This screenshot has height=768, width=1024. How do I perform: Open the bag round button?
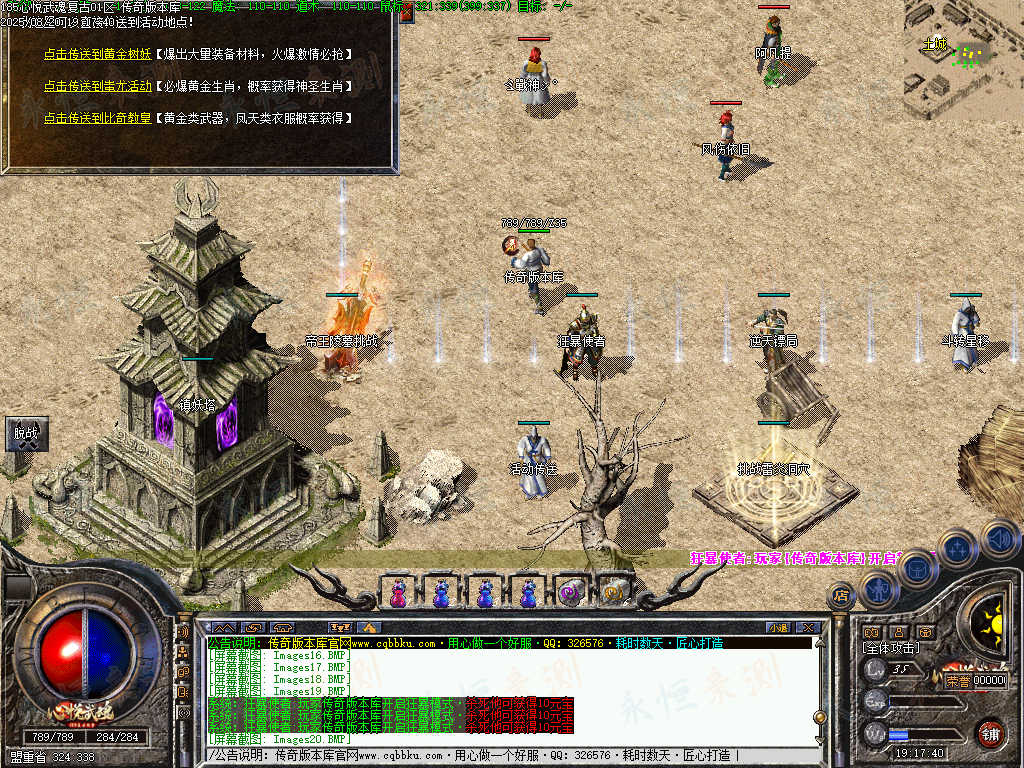(x=916, y=567)
